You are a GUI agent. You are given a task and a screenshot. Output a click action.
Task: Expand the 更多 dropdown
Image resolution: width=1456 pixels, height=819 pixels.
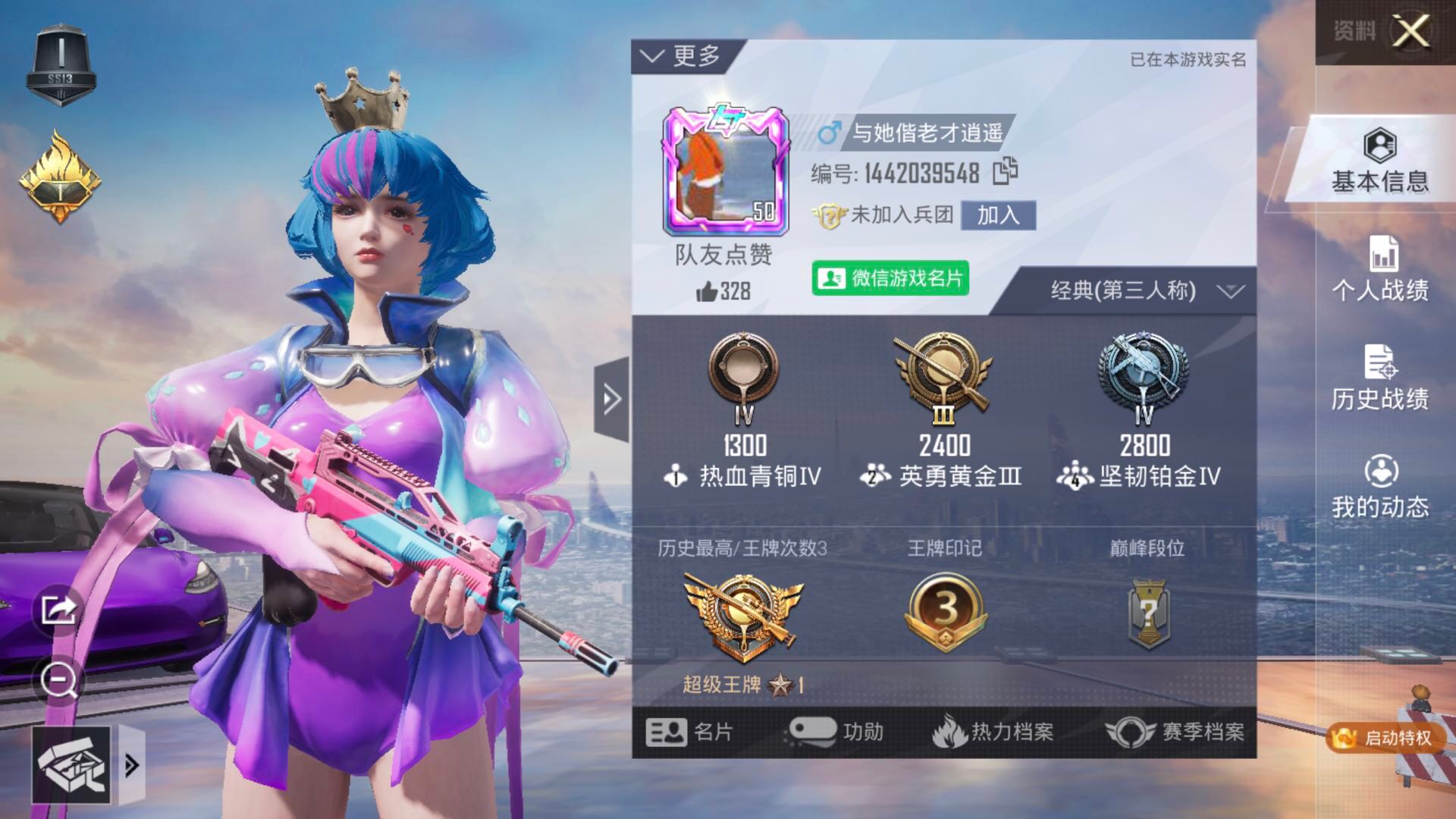click(x=680, y=56)
